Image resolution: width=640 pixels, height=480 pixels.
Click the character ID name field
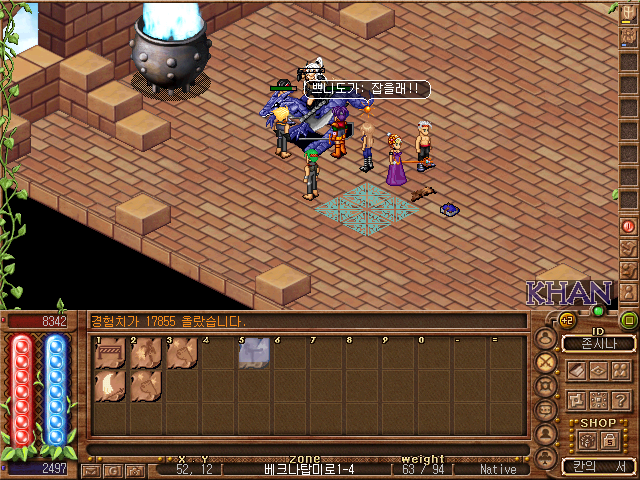[598, 343]
